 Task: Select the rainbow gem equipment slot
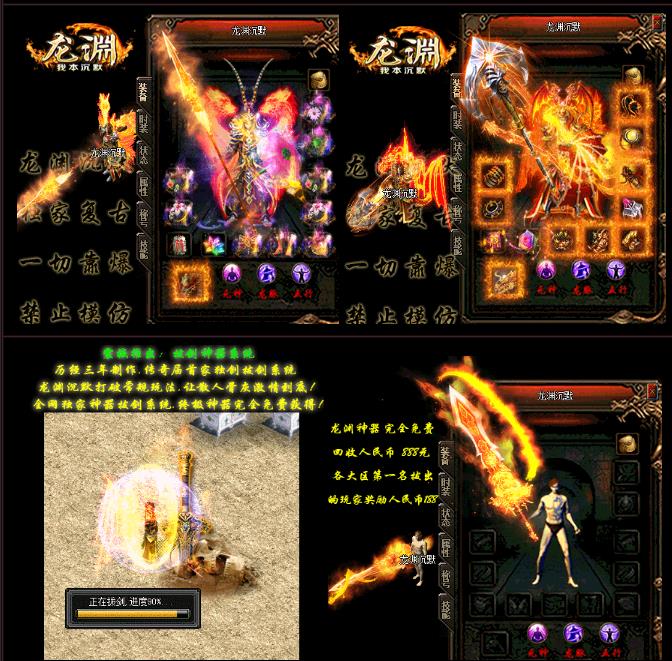[211, 244]
